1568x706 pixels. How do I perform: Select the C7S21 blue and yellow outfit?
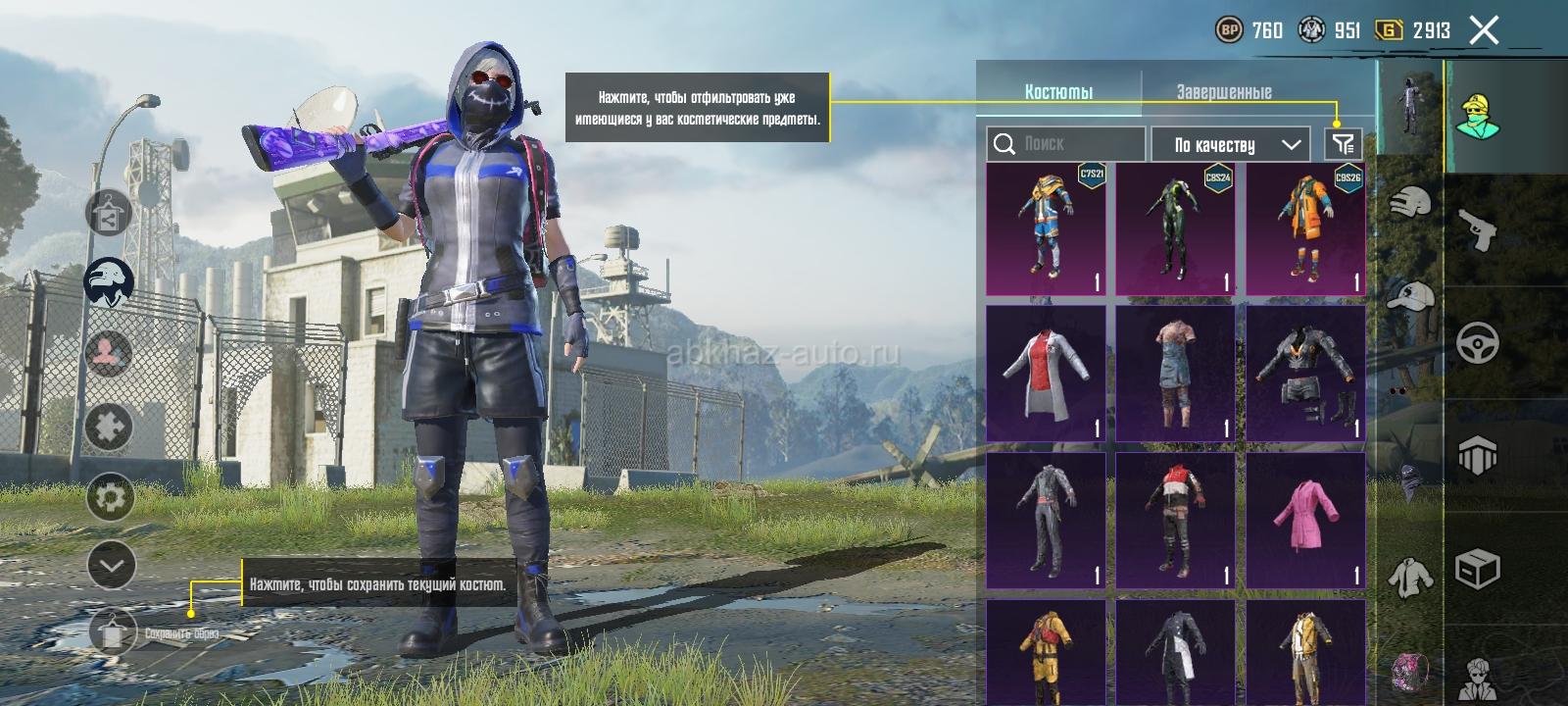[x=1046, y=229]
